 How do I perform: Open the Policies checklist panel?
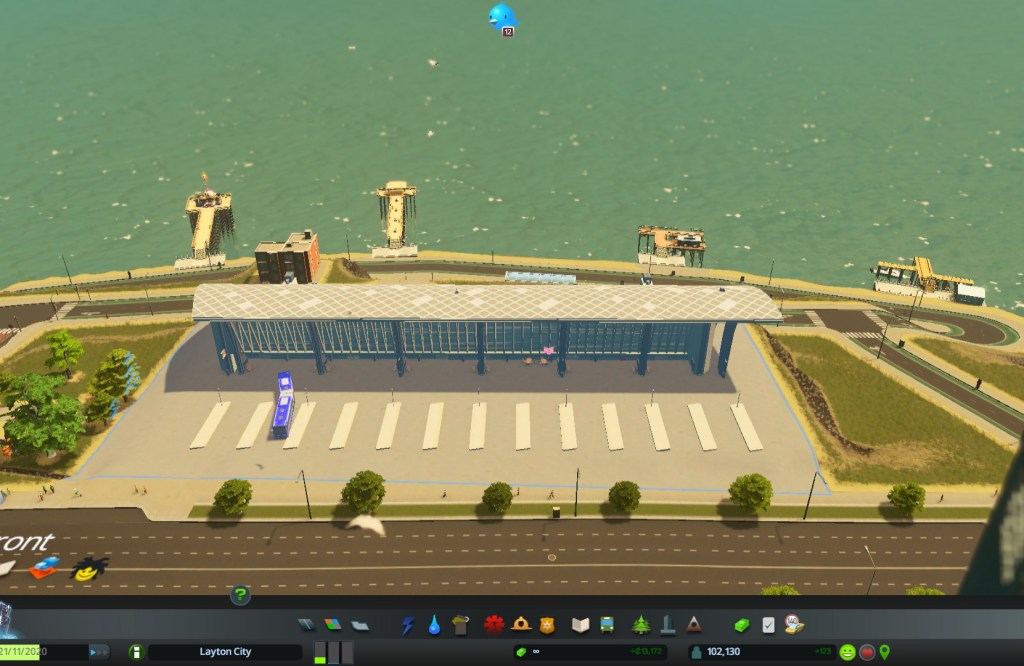[768, 625]
